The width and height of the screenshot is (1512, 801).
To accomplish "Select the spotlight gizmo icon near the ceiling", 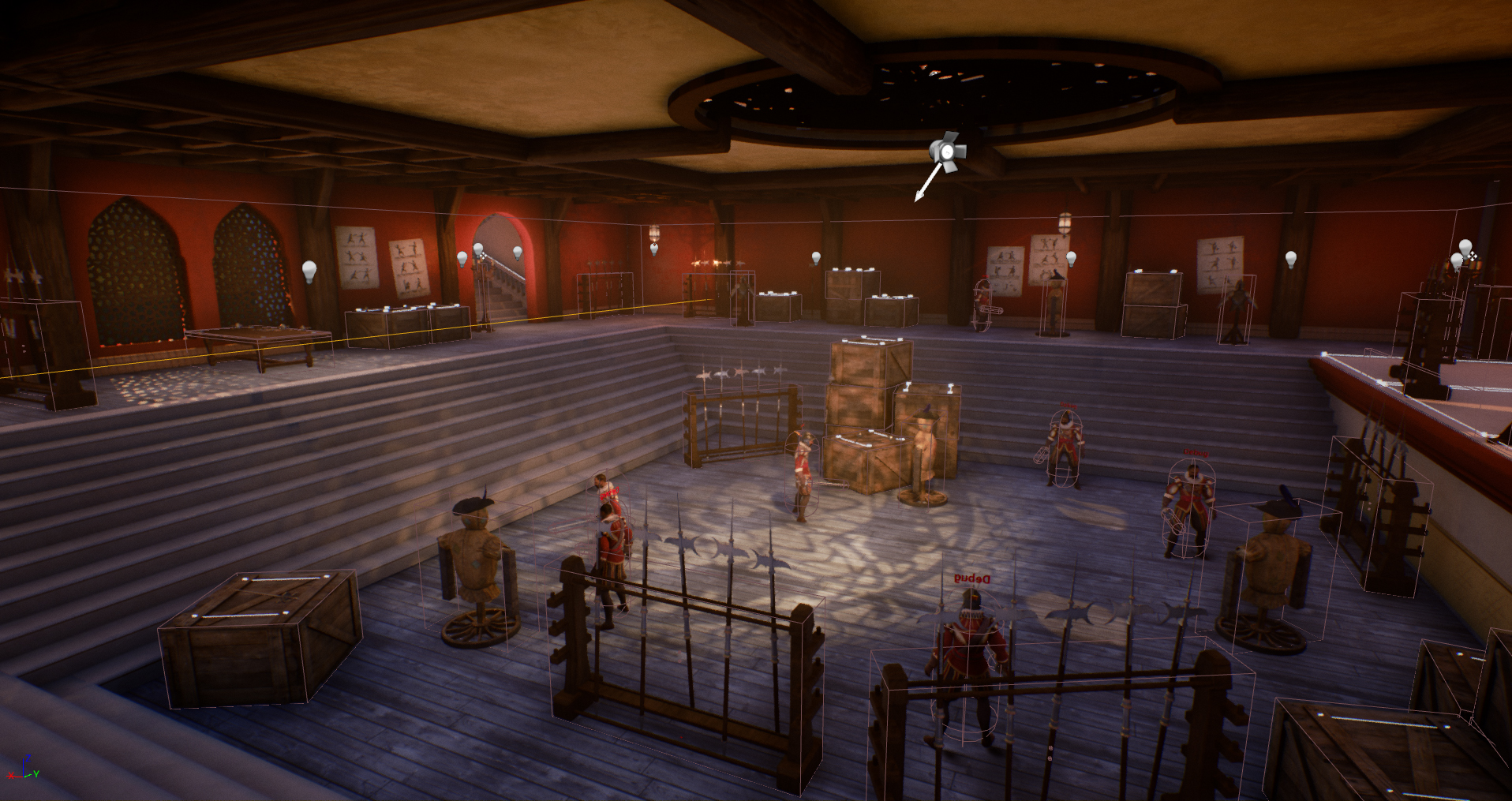I will click(x=945, y=151).
